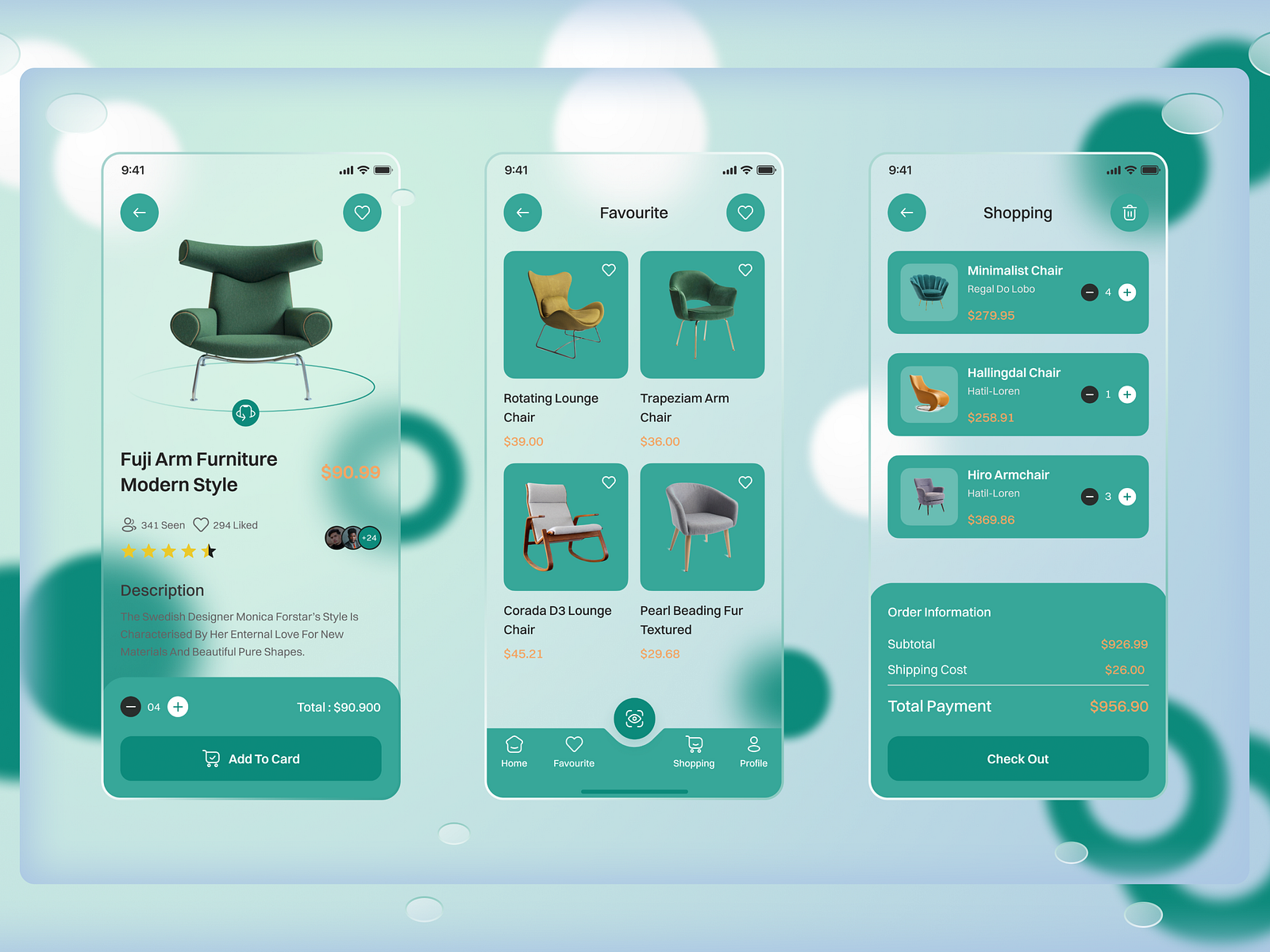Toggle the heart on Rotating Lounge Chair

click(608, 270)
